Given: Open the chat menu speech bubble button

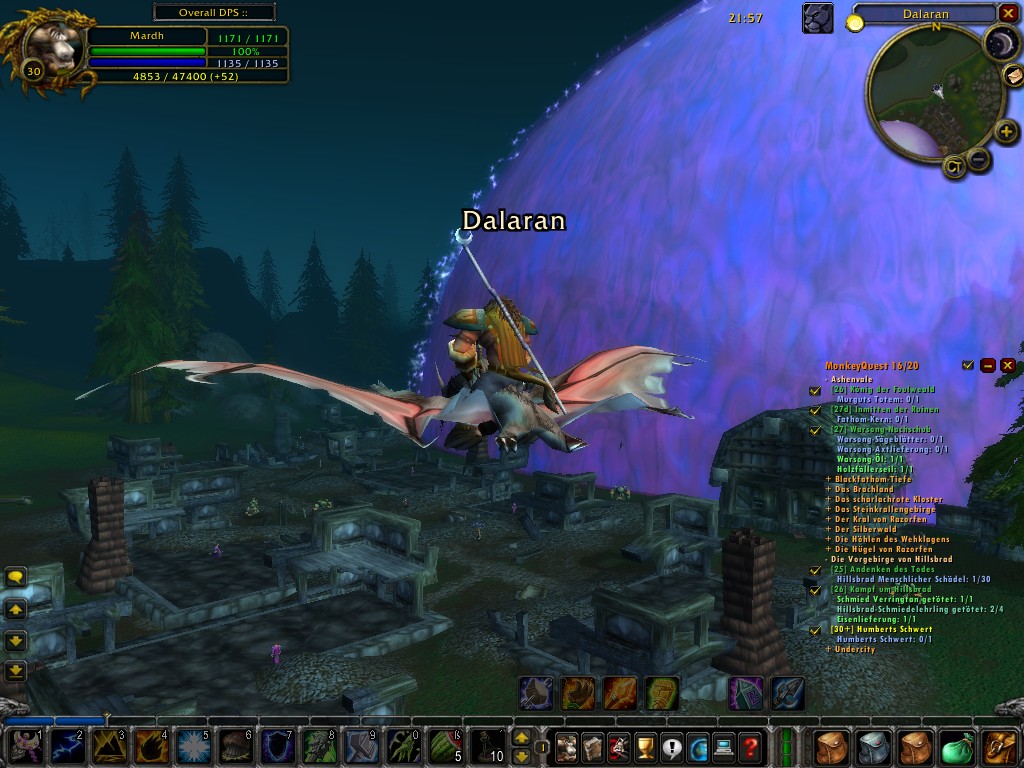Looking at the screenshot, I should click(x=16, y=577).
